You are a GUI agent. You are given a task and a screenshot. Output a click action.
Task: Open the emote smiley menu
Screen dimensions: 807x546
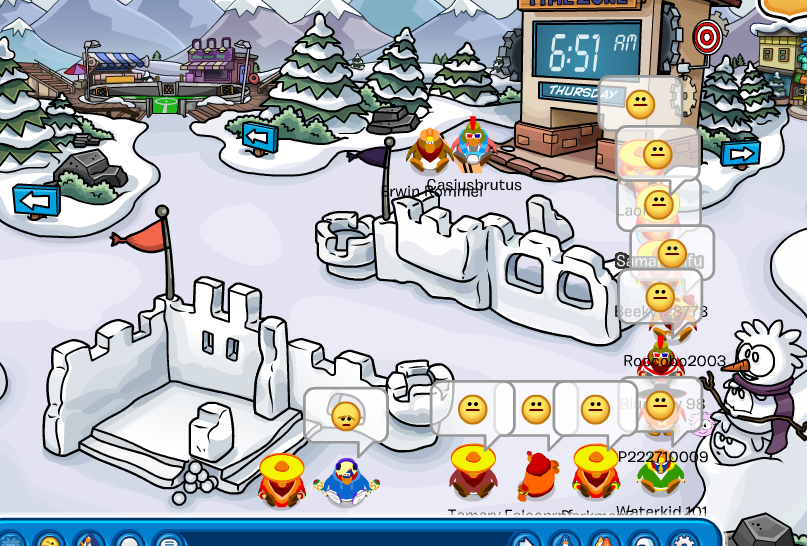[47, 539]
